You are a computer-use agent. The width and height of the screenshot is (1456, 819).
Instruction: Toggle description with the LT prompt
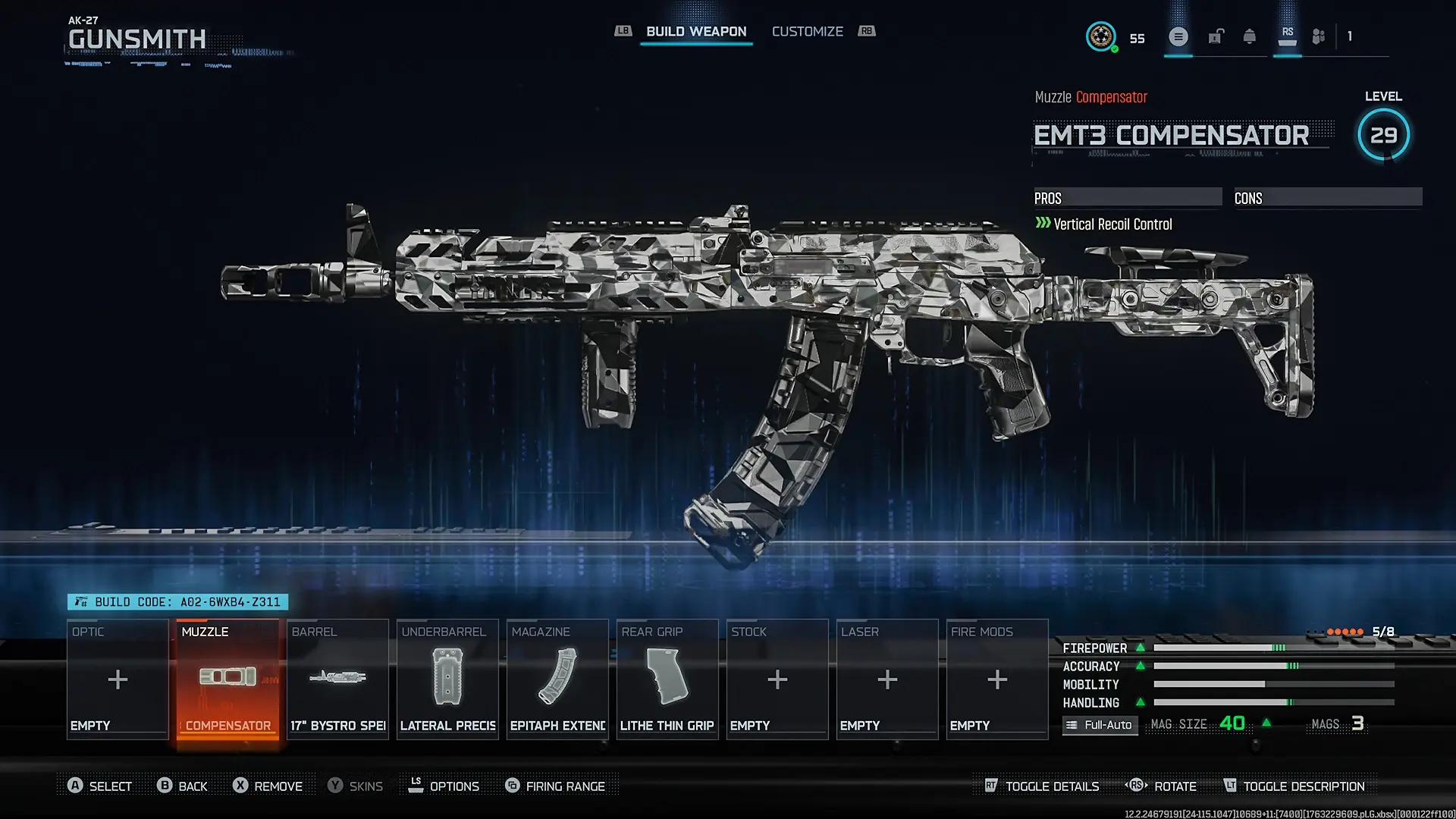tap(1291, 786)
